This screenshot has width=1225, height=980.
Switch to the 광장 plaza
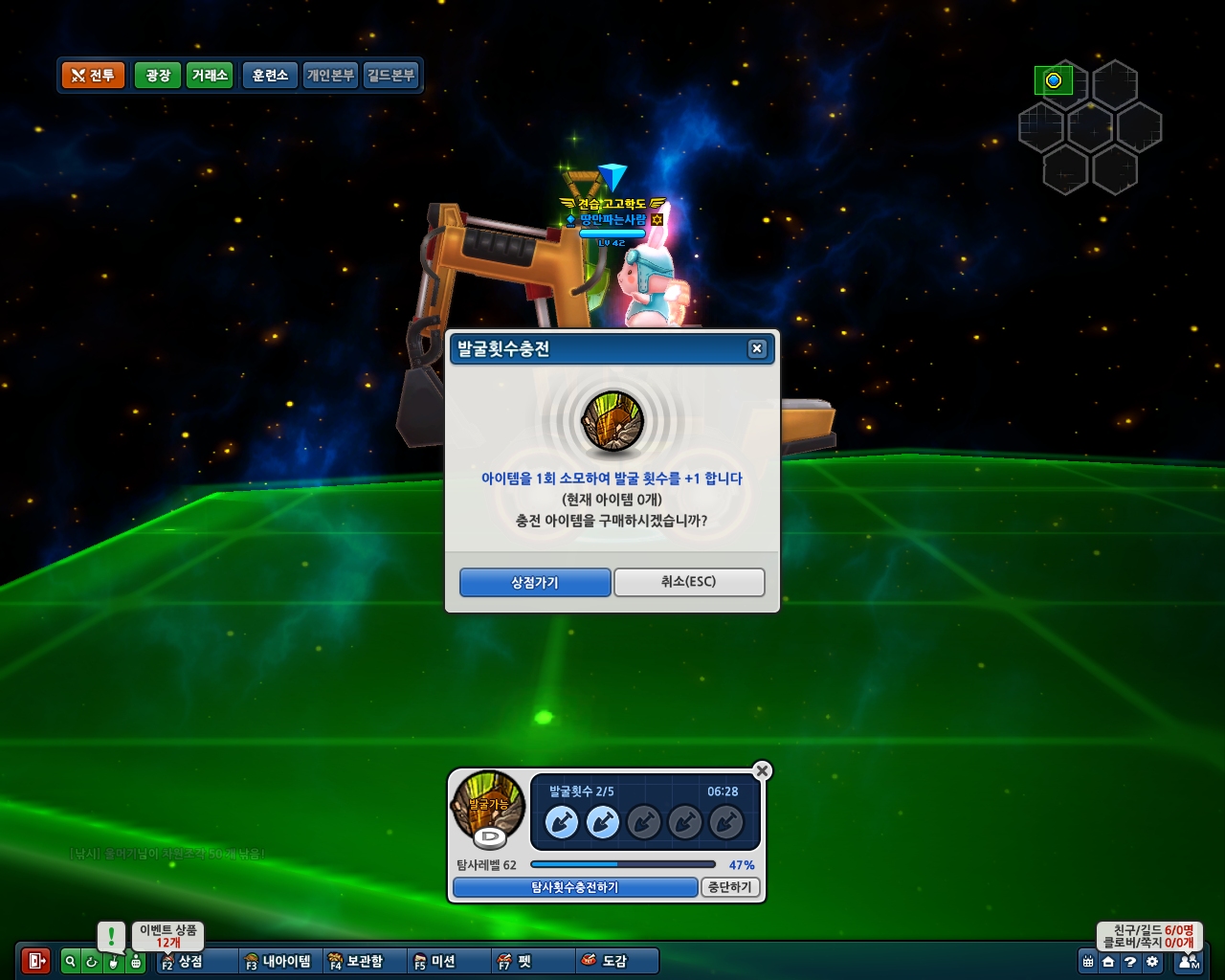click(158, 76)
